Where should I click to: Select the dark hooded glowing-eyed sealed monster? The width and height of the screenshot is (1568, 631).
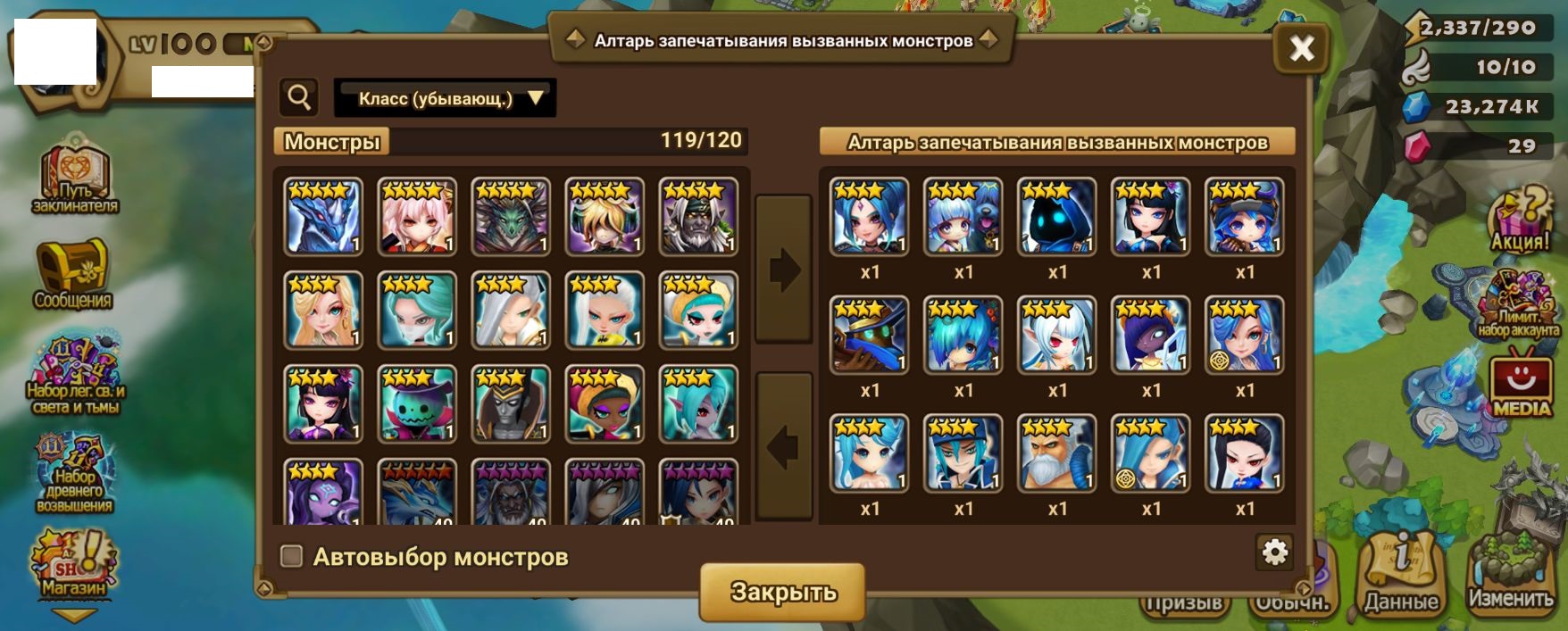(1056, 217)
